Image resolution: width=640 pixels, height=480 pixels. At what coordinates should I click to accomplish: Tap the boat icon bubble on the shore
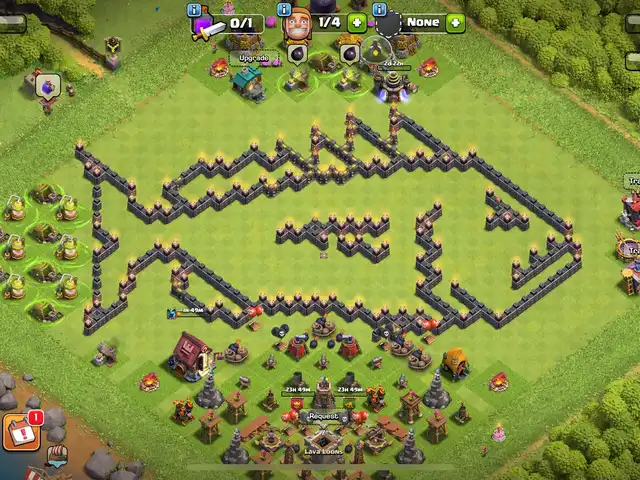[58, 456]
